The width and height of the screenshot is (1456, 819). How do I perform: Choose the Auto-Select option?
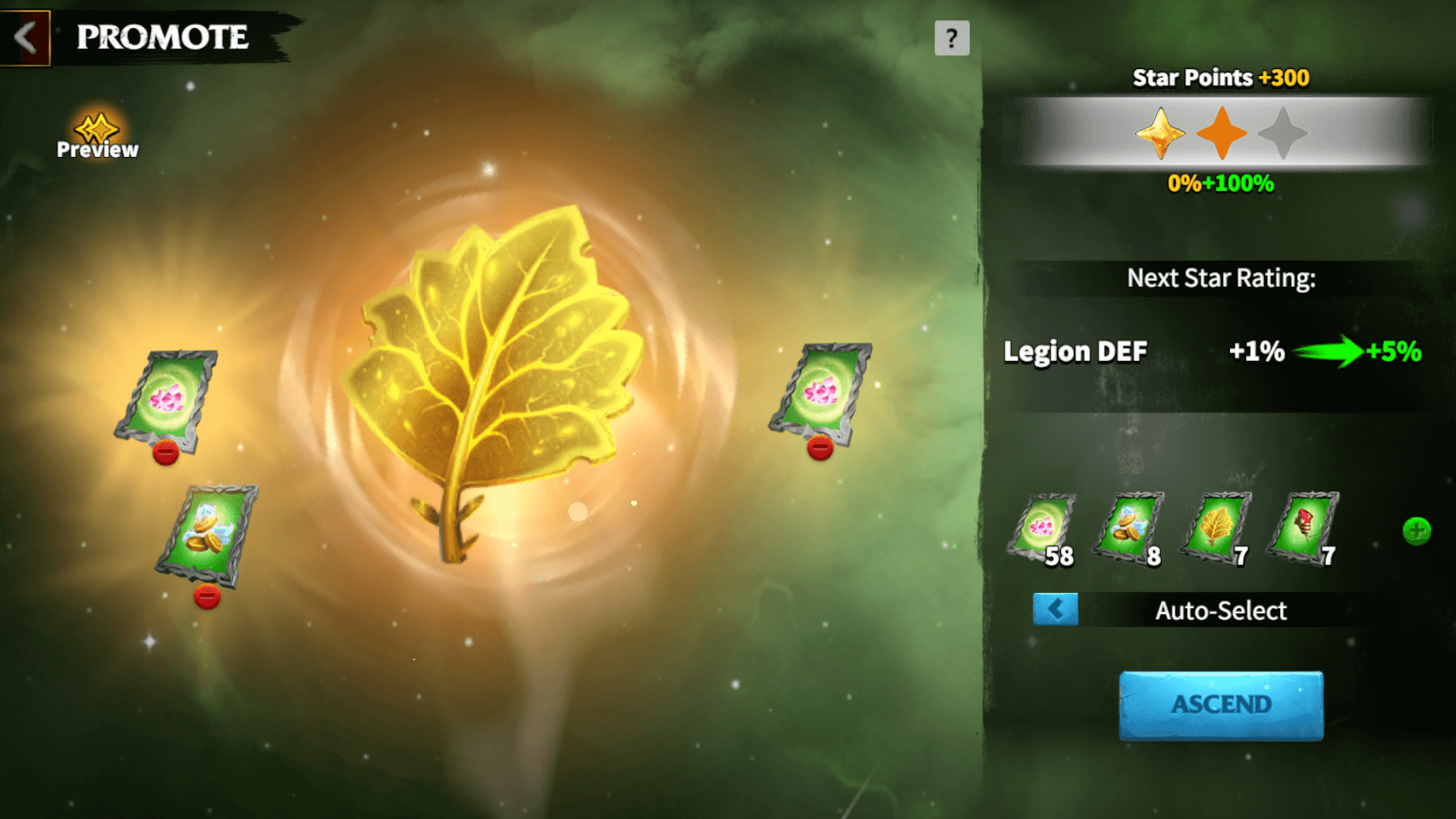tap(1220, 610)
